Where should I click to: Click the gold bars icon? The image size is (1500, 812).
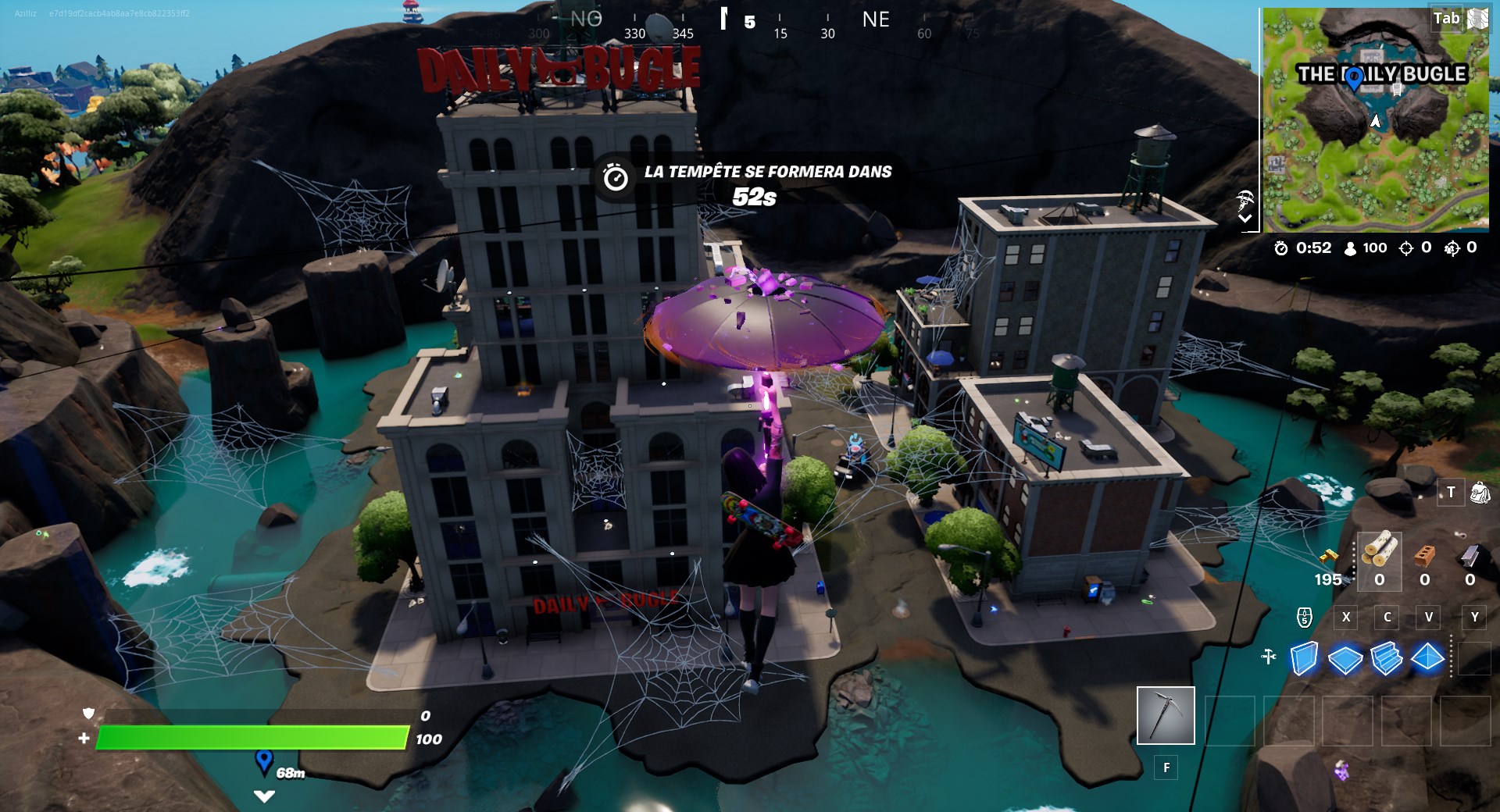point(1328,557)
